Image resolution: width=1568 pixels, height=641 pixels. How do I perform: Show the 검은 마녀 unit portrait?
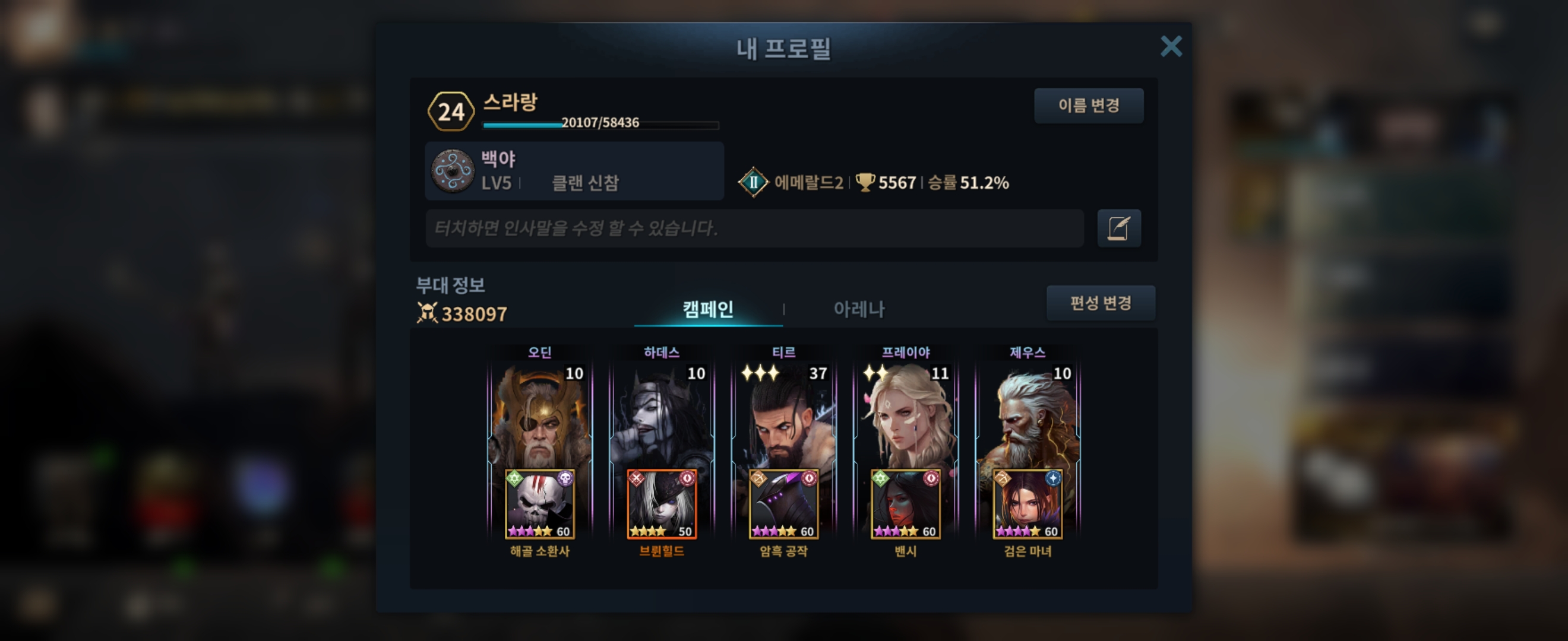[1028, 504]
